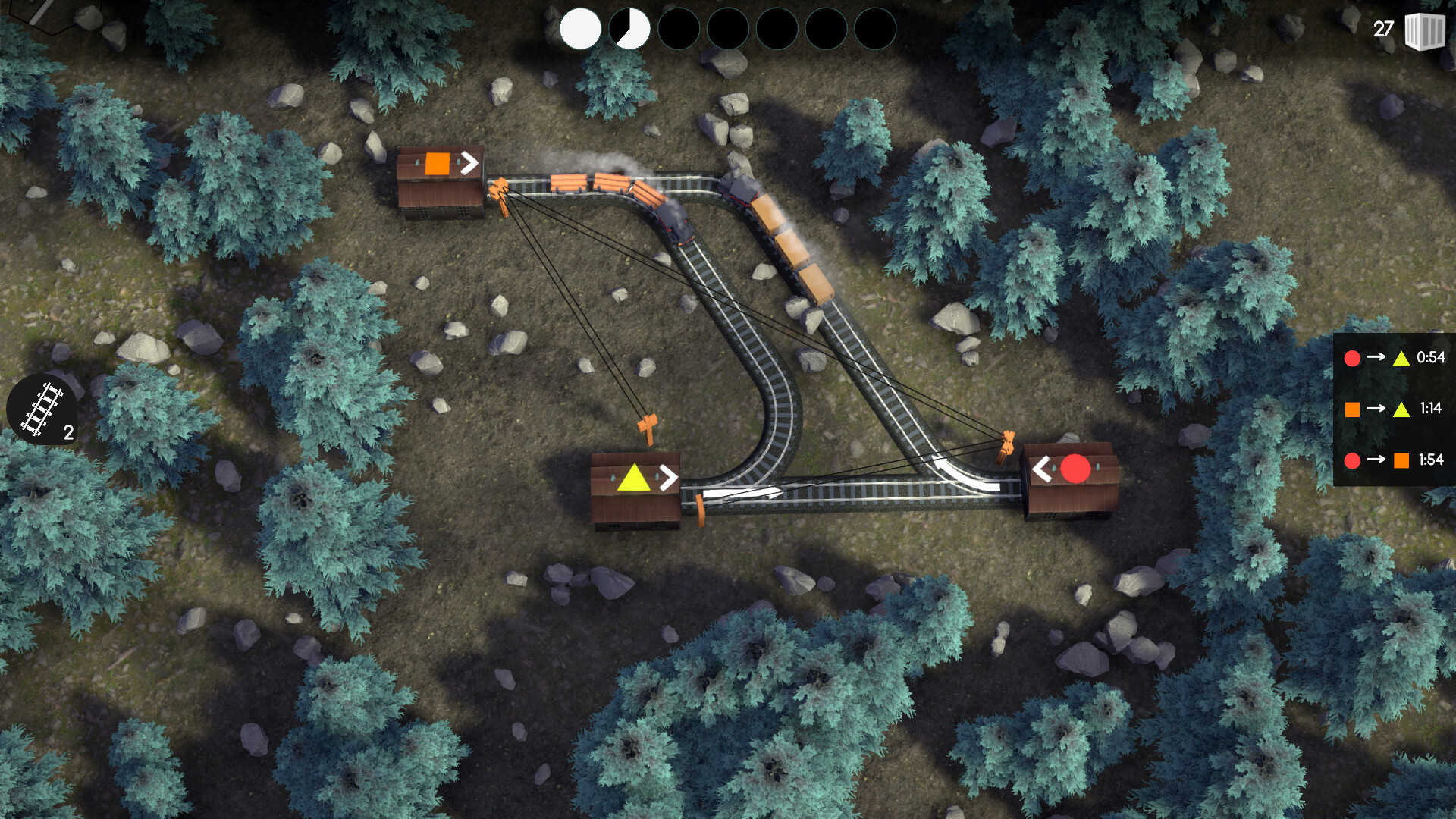Screen dimensions: 1456x819
Task: Select the red circle station marker
Action: click(x=1075, y=469)
